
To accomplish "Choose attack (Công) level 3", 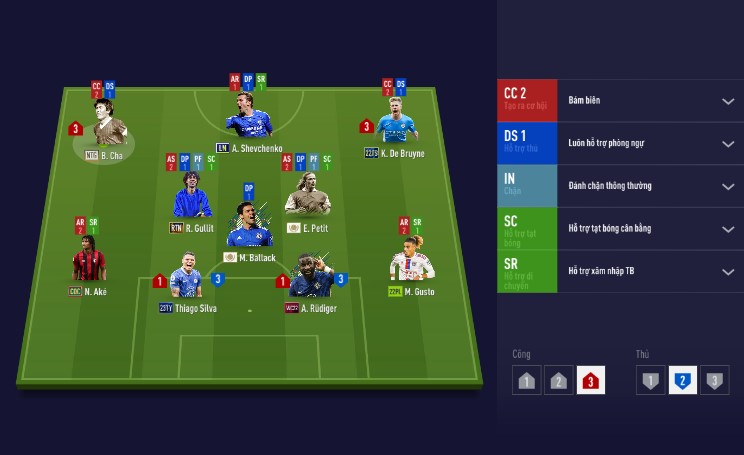I will point(591,381).
